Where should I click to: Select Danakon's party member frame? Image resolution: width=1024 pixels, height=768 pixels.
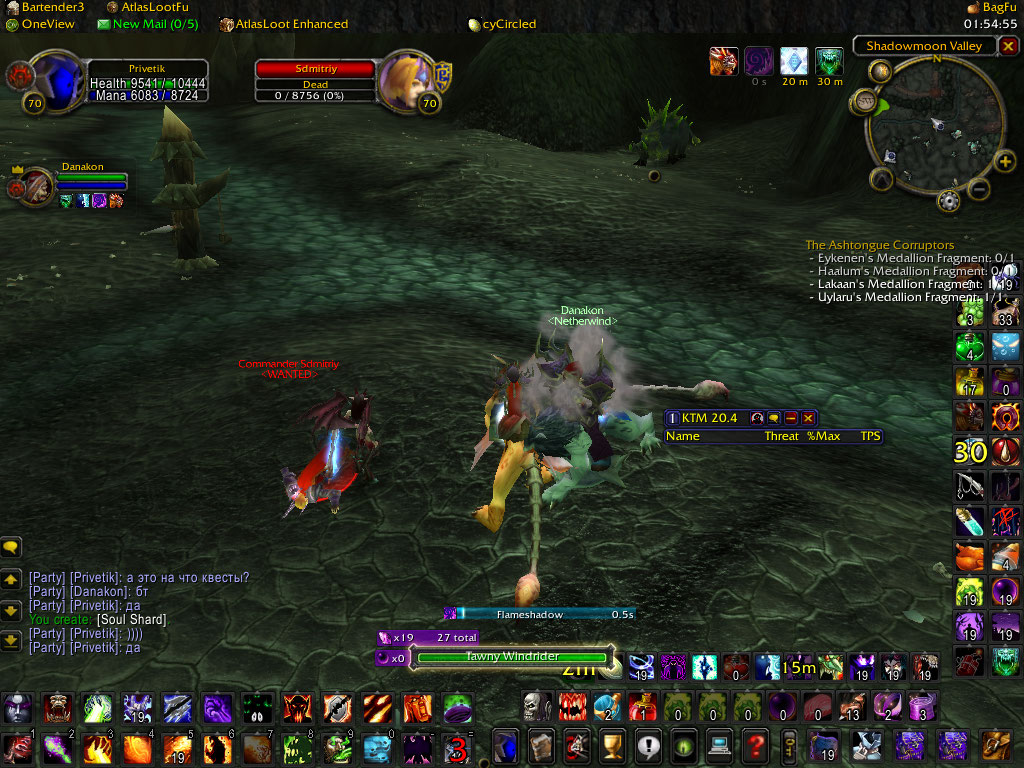(x=33, y=185)
